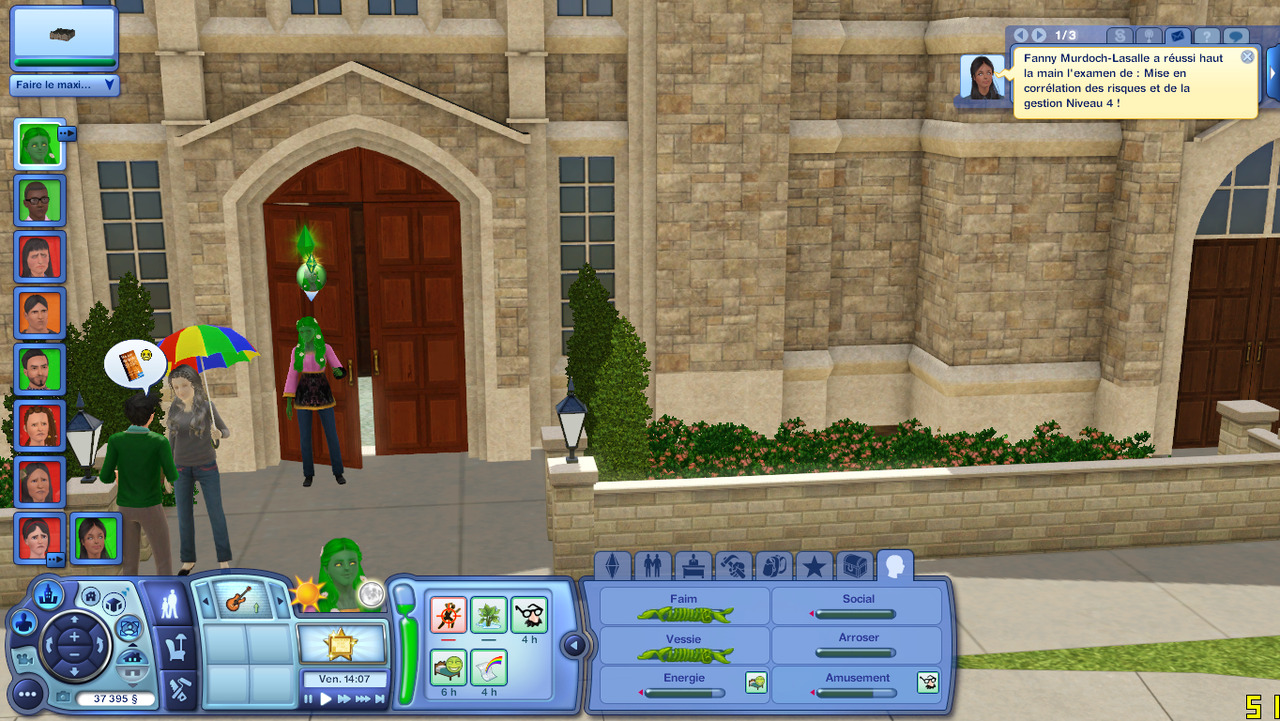Open the relationships tab with two figures
This screenshot has width=1280, height=721.
coord(653,567)
